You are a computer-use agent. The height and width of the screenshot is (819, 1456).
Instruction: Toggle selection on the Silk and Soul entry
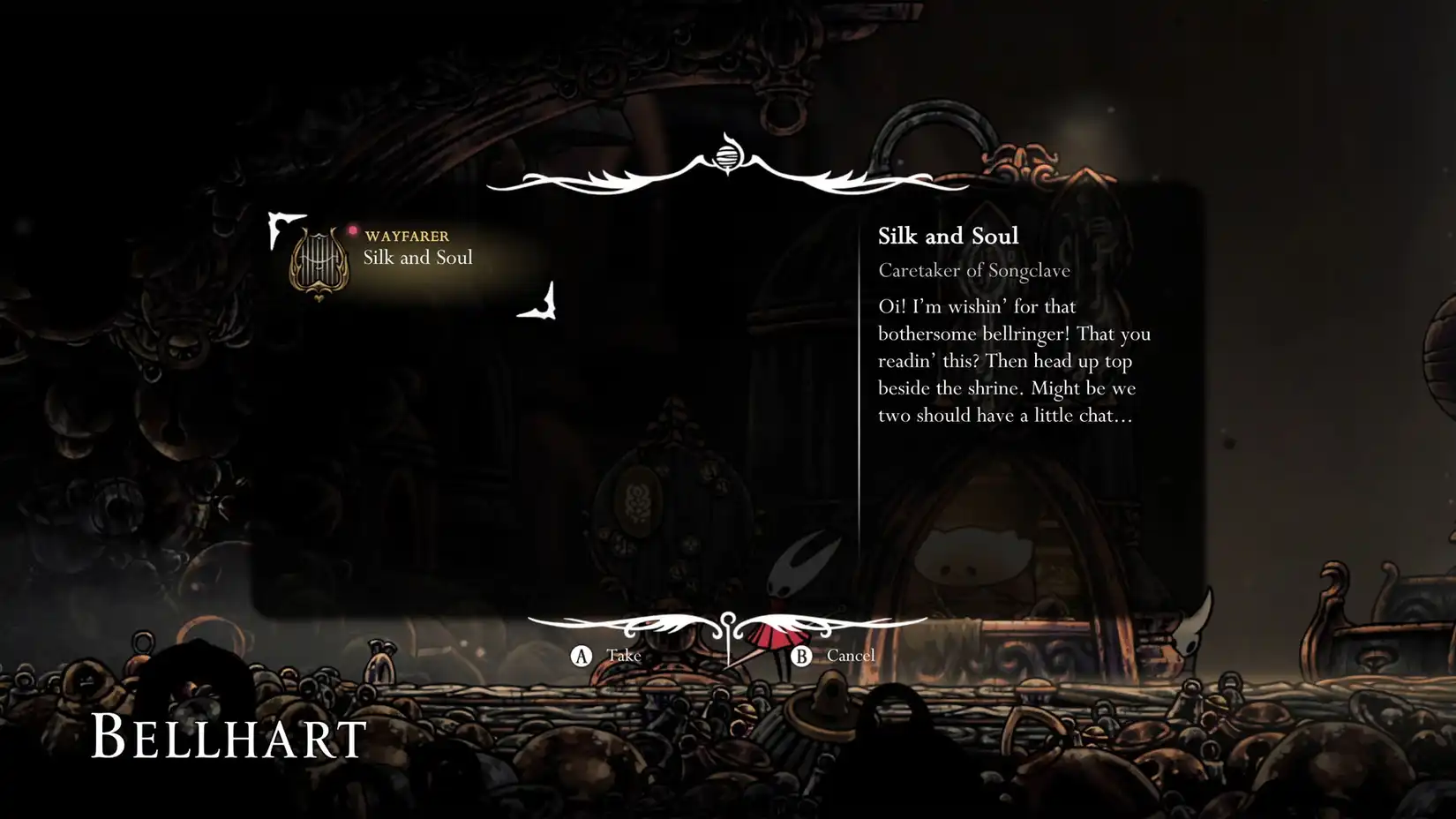(x=418, y=257)
